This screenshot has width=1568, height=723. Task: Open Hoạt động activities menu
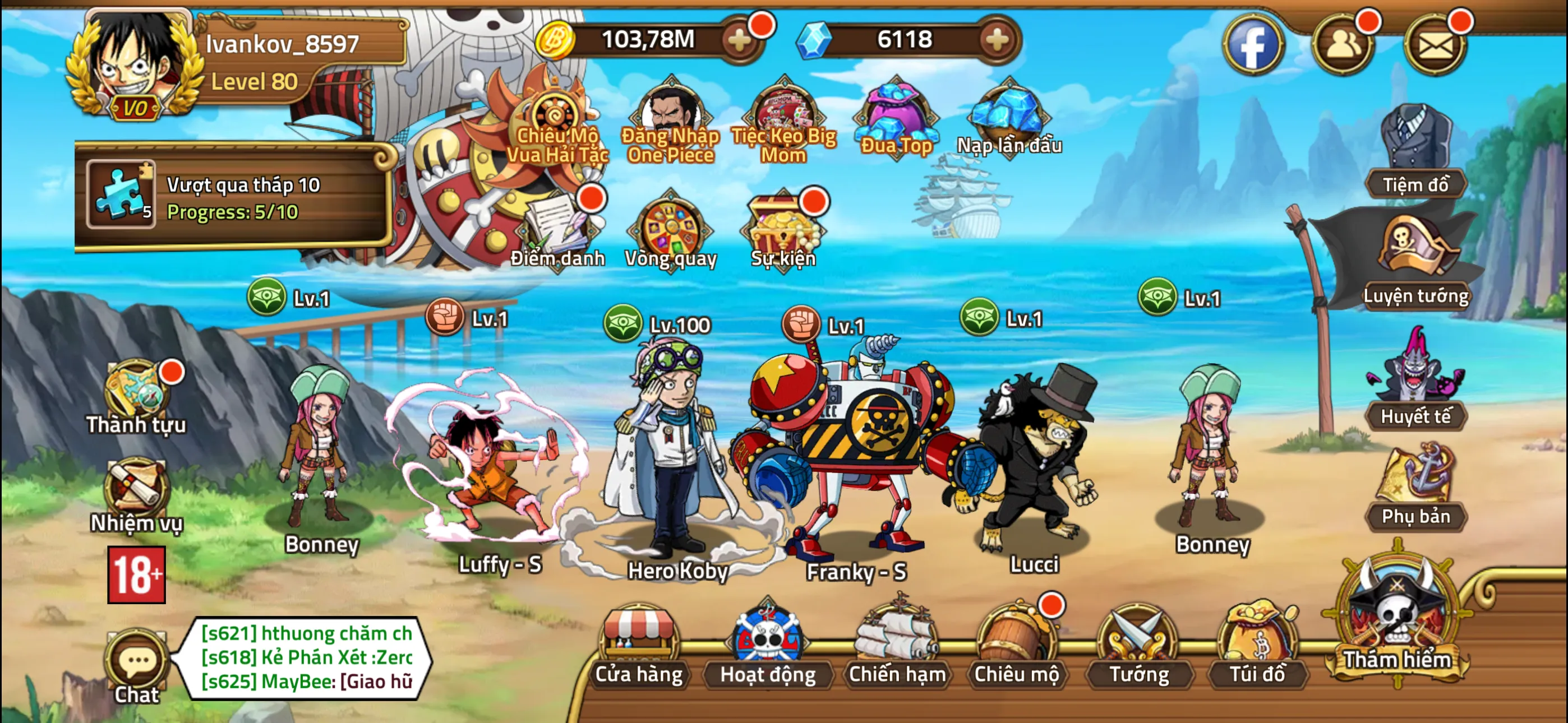click(x=768, y=646)
